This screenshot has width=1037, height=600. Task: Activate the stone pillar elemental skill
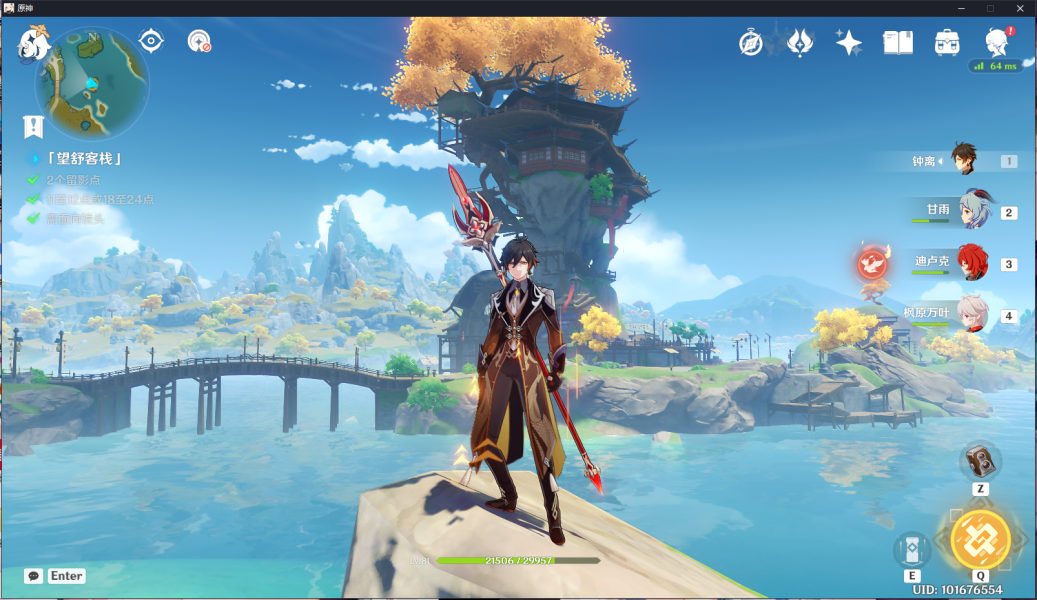click(912, 549)
